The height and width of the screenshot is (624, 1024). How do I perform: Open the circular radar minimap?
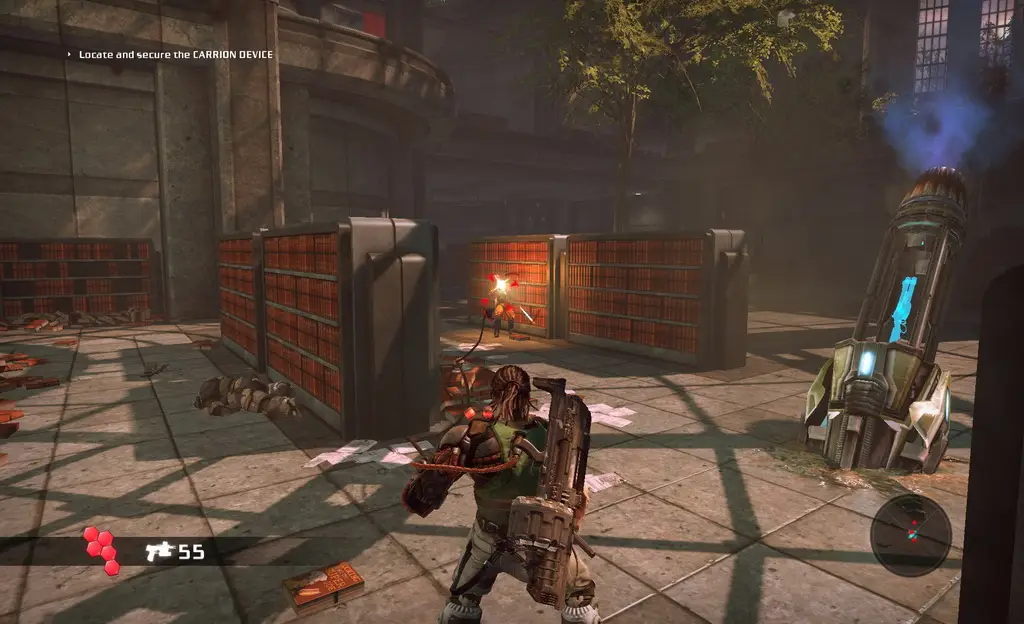pyautogui.click(x=910, y=534)
